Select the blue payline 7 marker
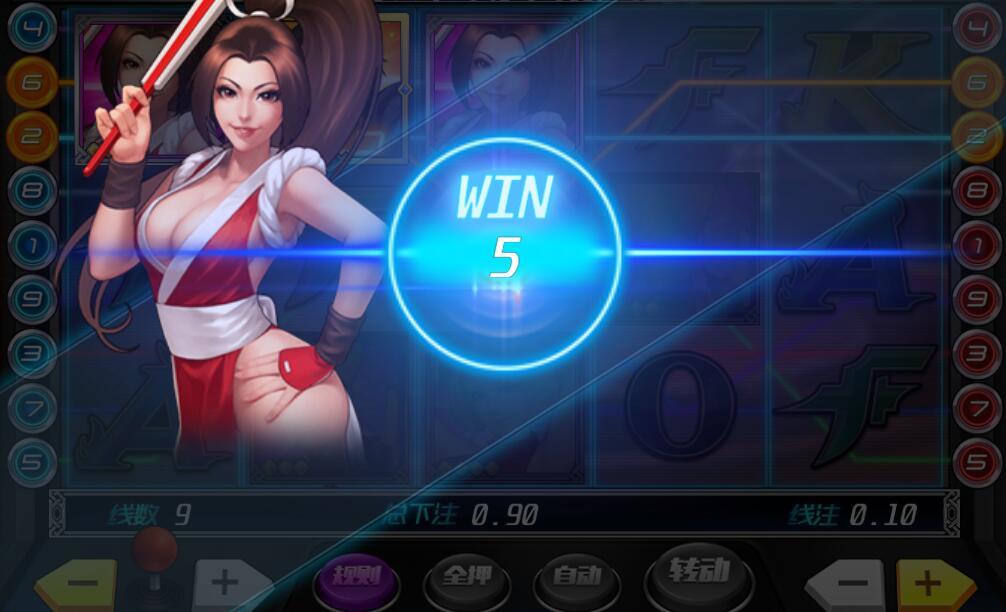 click(x=31, y=406)
